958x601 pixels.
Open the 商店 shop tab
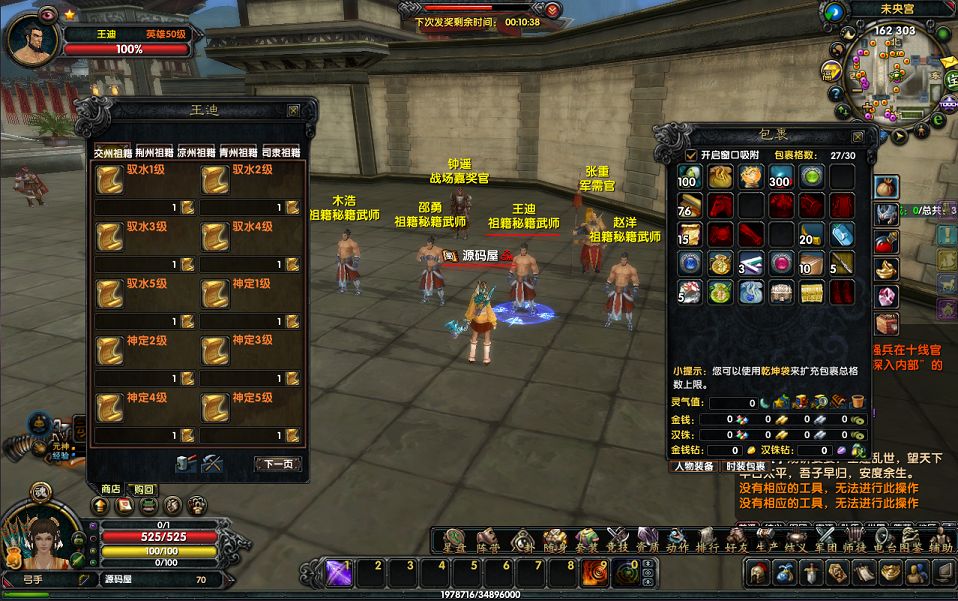111,488
